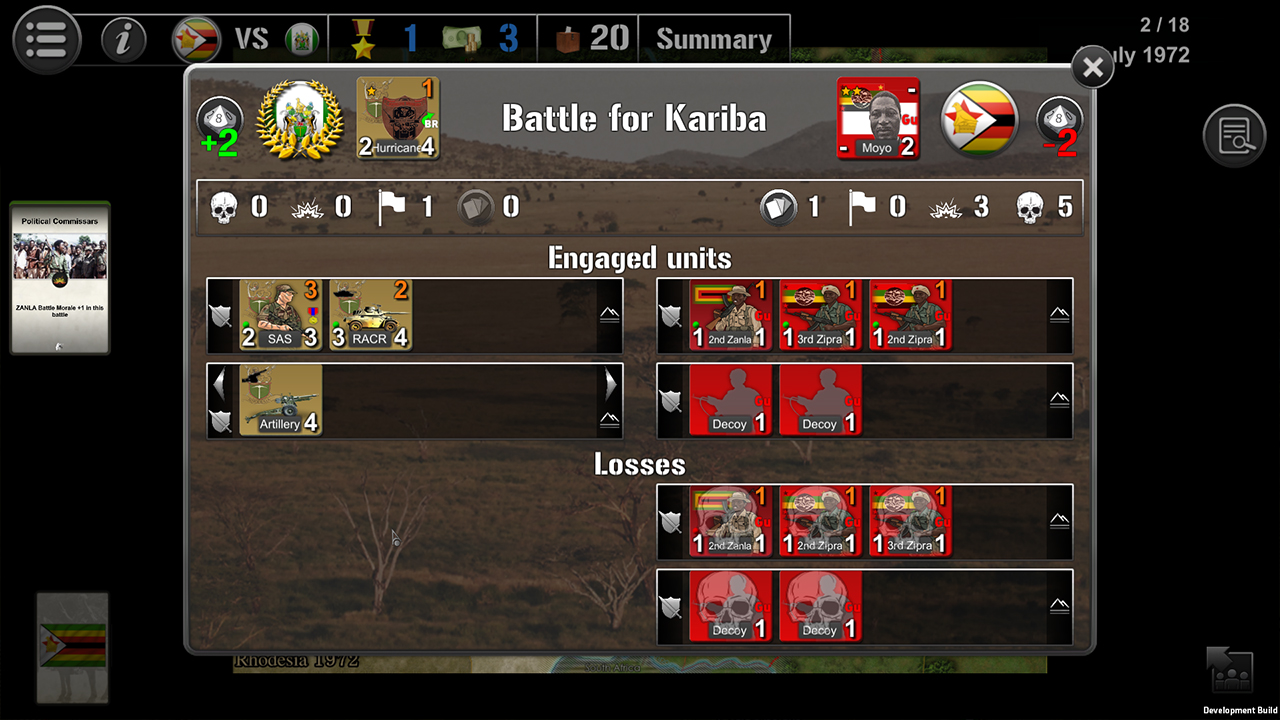This screenshot has height=720, width=1280.
Task: Open the battle log magnifier
Action: coord(1235,136)
